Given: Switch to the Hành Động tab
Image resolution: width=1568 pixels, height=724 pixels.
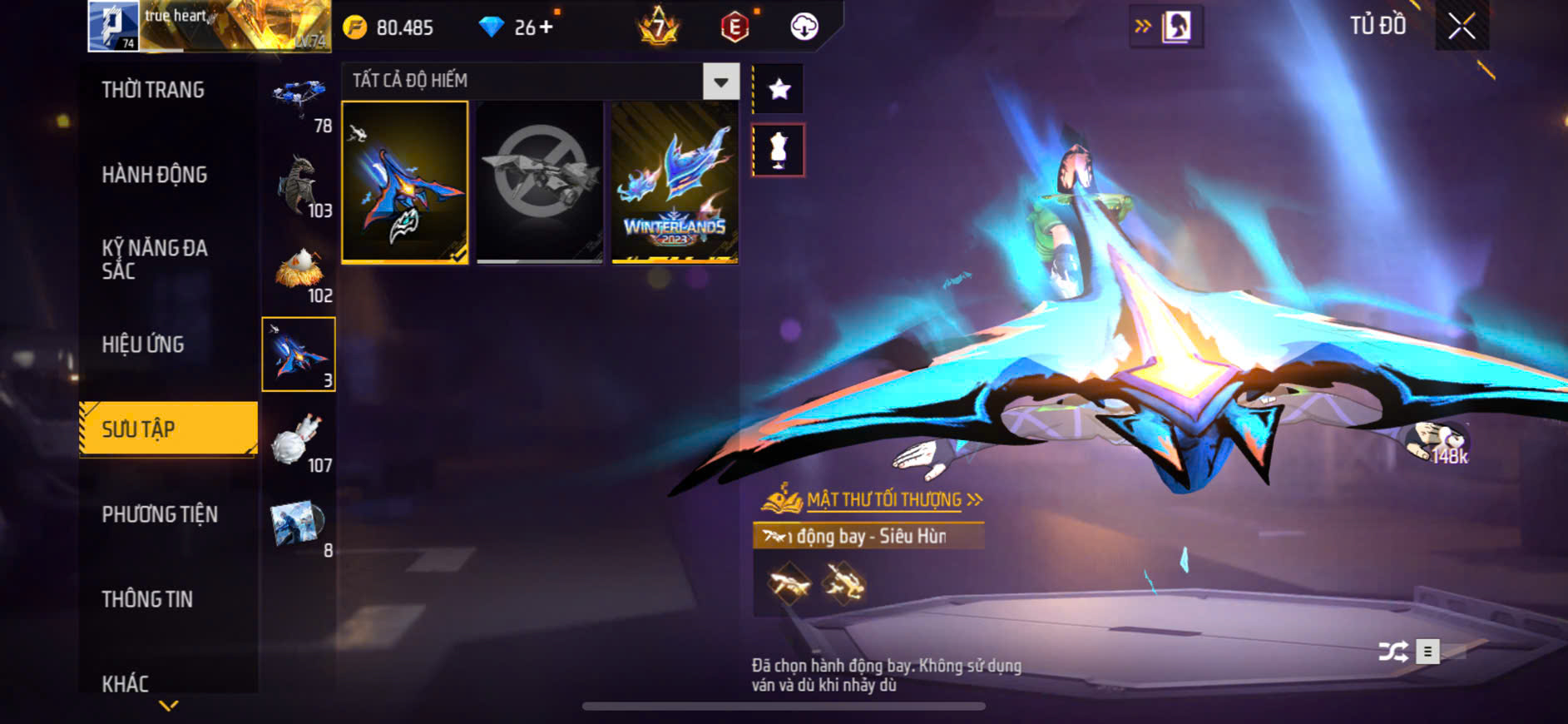Looking at the screenshot, I should click(155, 175).
